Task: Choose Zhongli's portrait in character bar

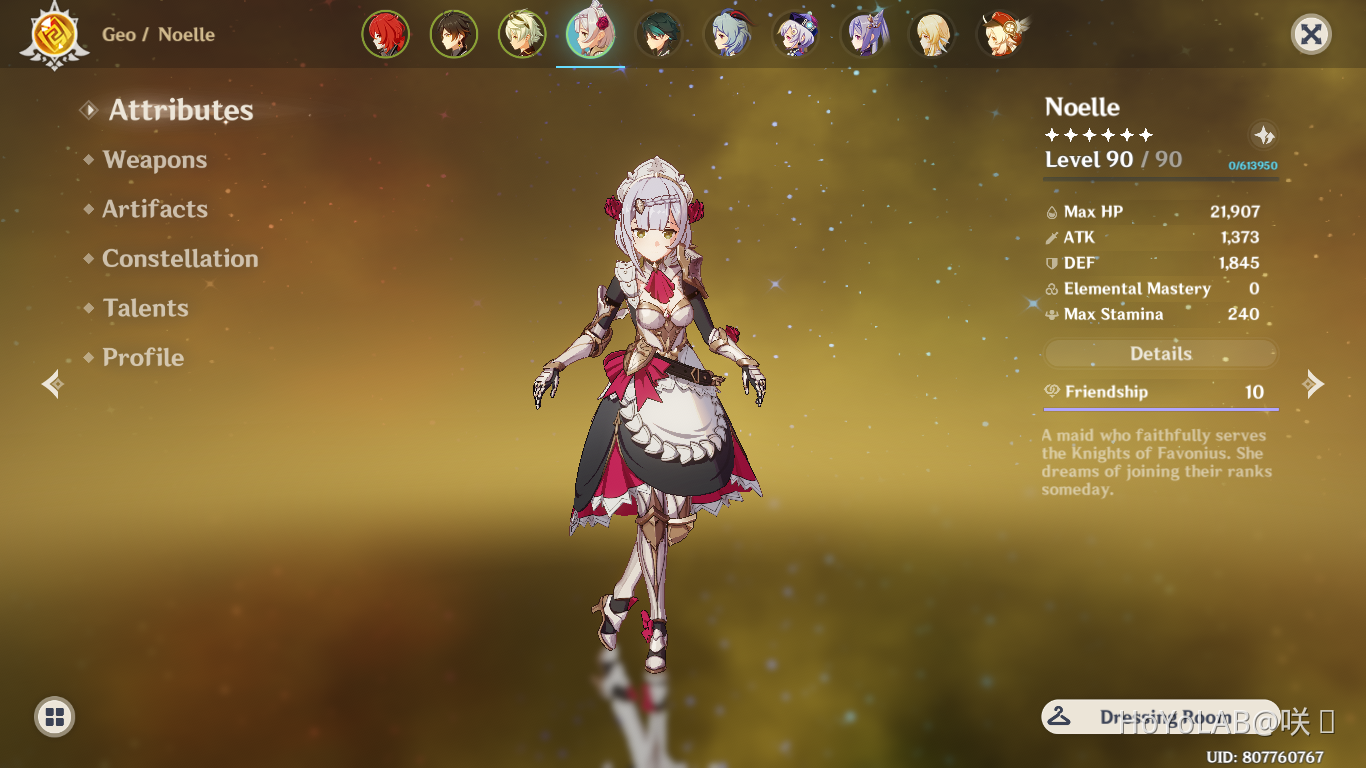Action: tap(454, 35)
